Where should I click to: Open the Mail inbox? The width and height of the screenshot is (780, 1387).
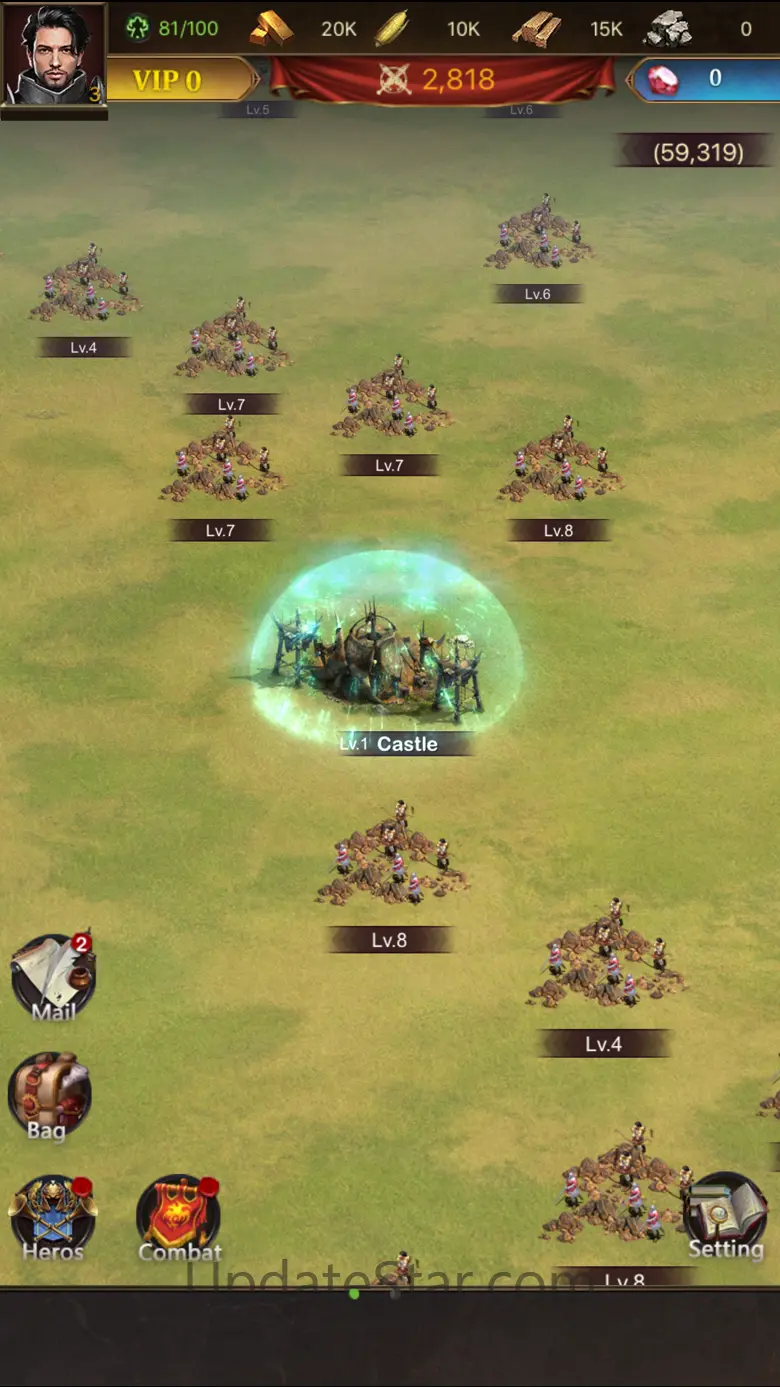tap(53, 977)
